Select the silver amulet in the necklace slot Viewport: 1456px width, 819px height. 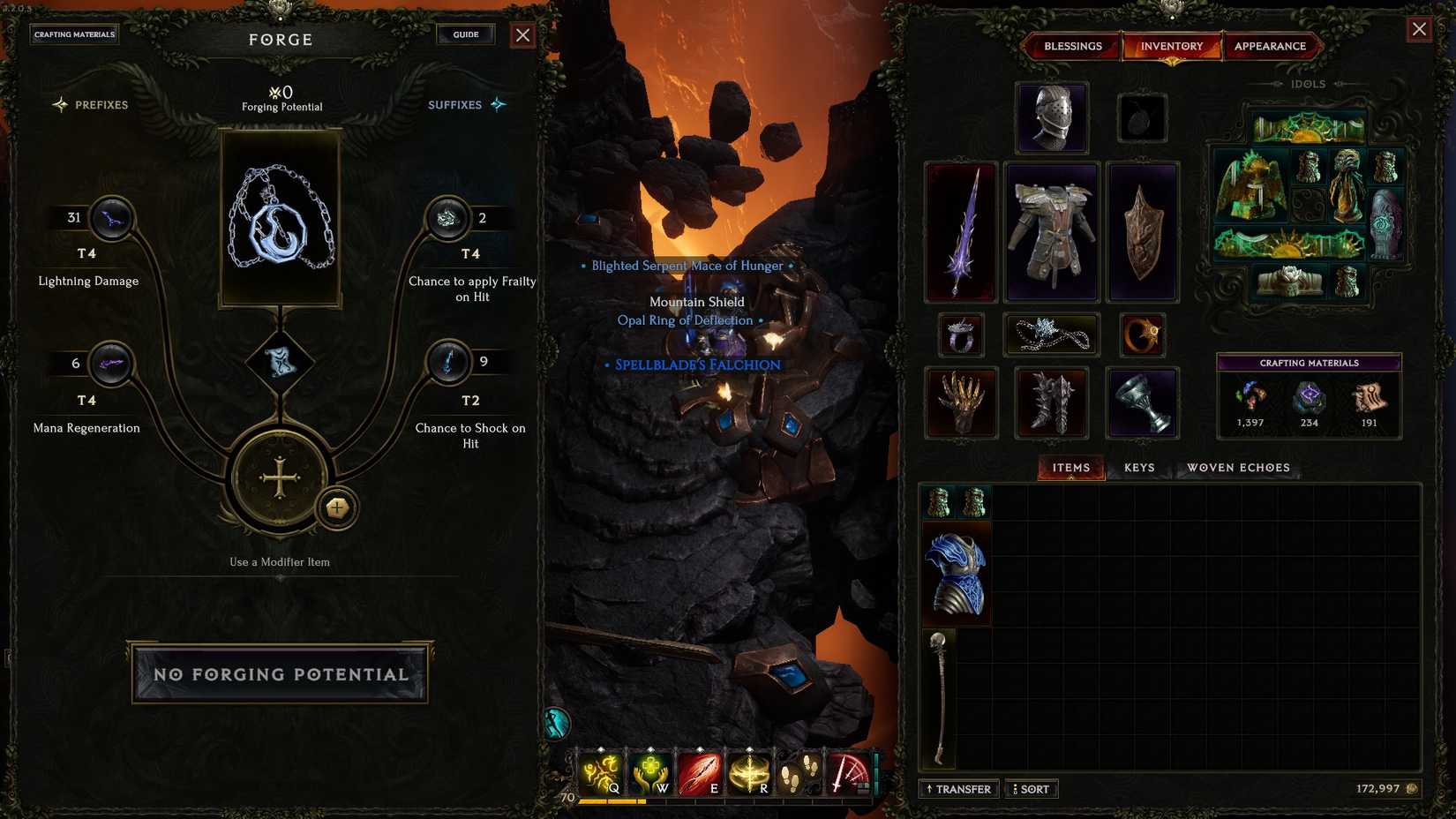tap(1051, 335)
